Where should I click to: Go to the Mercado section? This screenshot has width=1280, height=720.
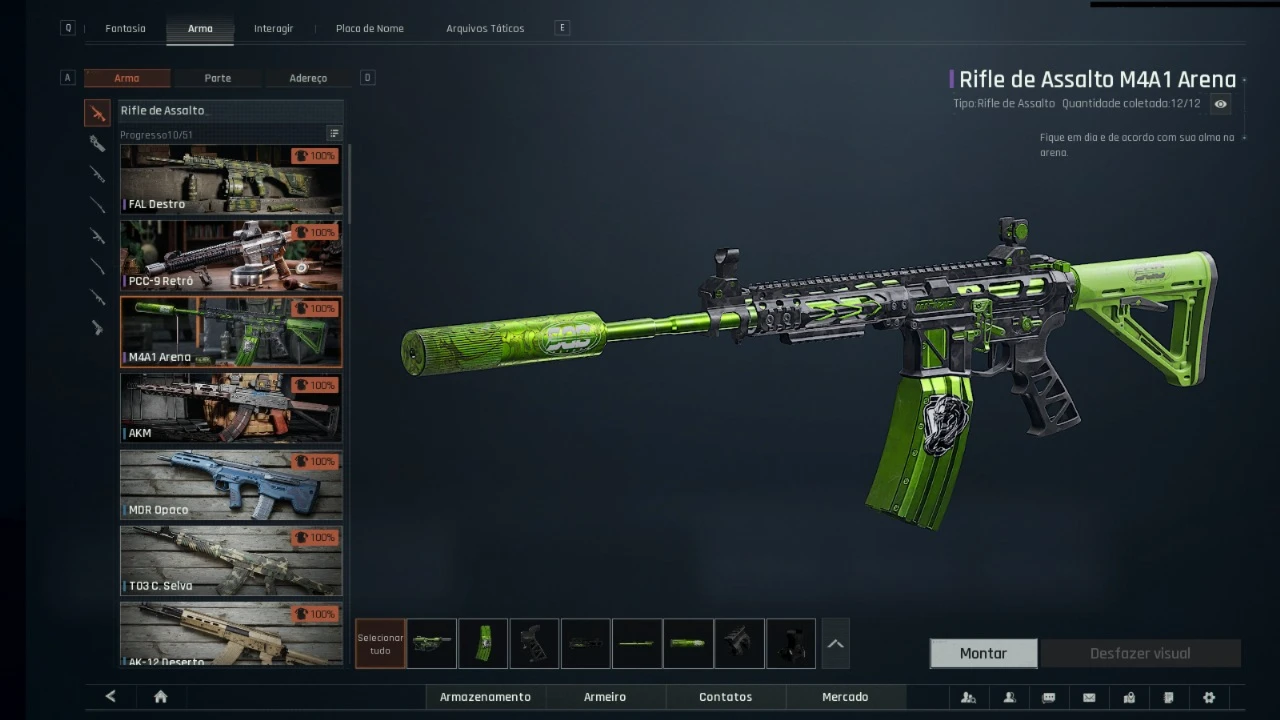(x=845, y=697)
